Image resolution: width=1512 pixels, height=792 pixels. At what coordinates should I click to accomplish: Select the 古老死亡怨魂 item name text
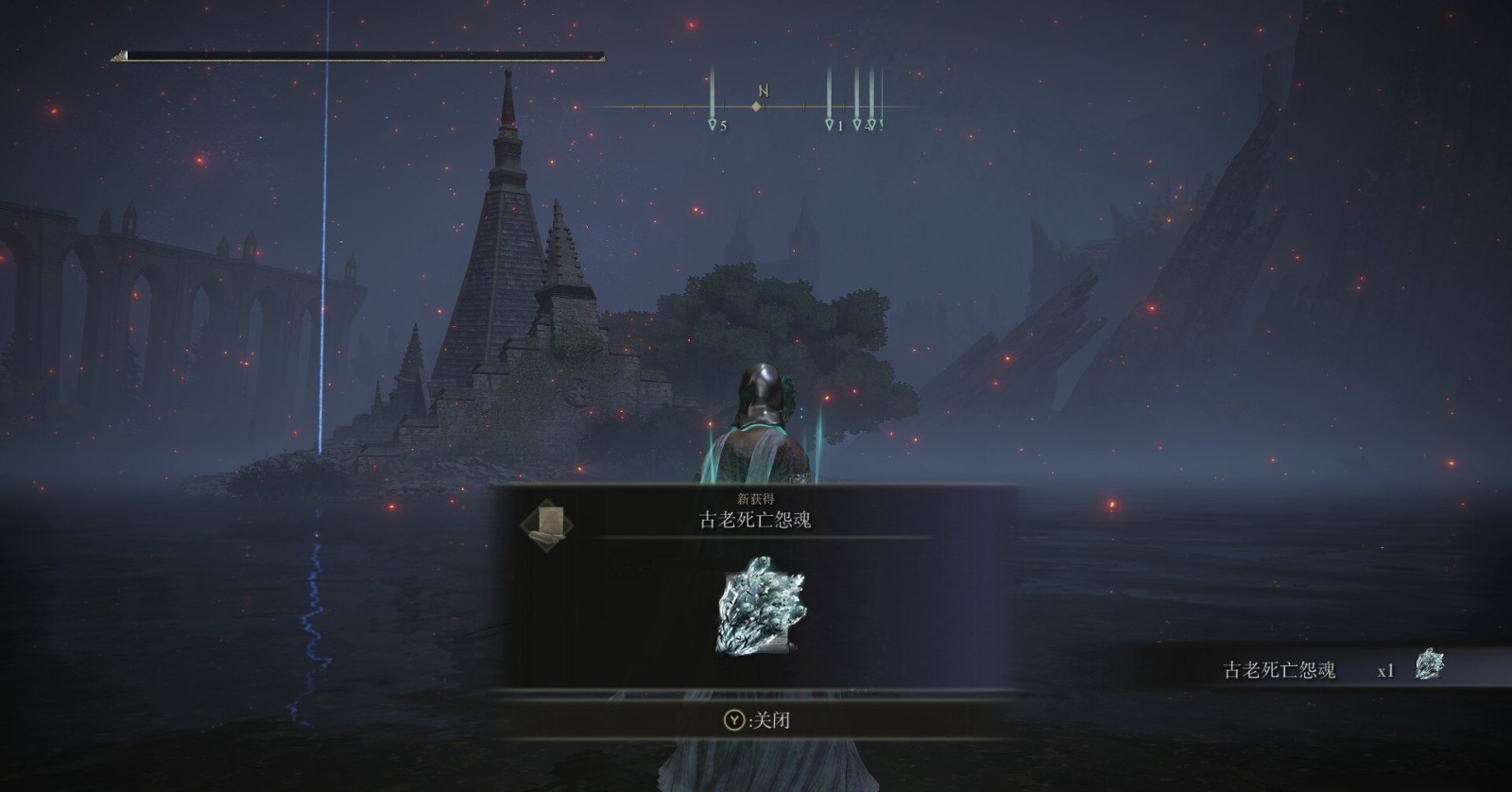756,518
